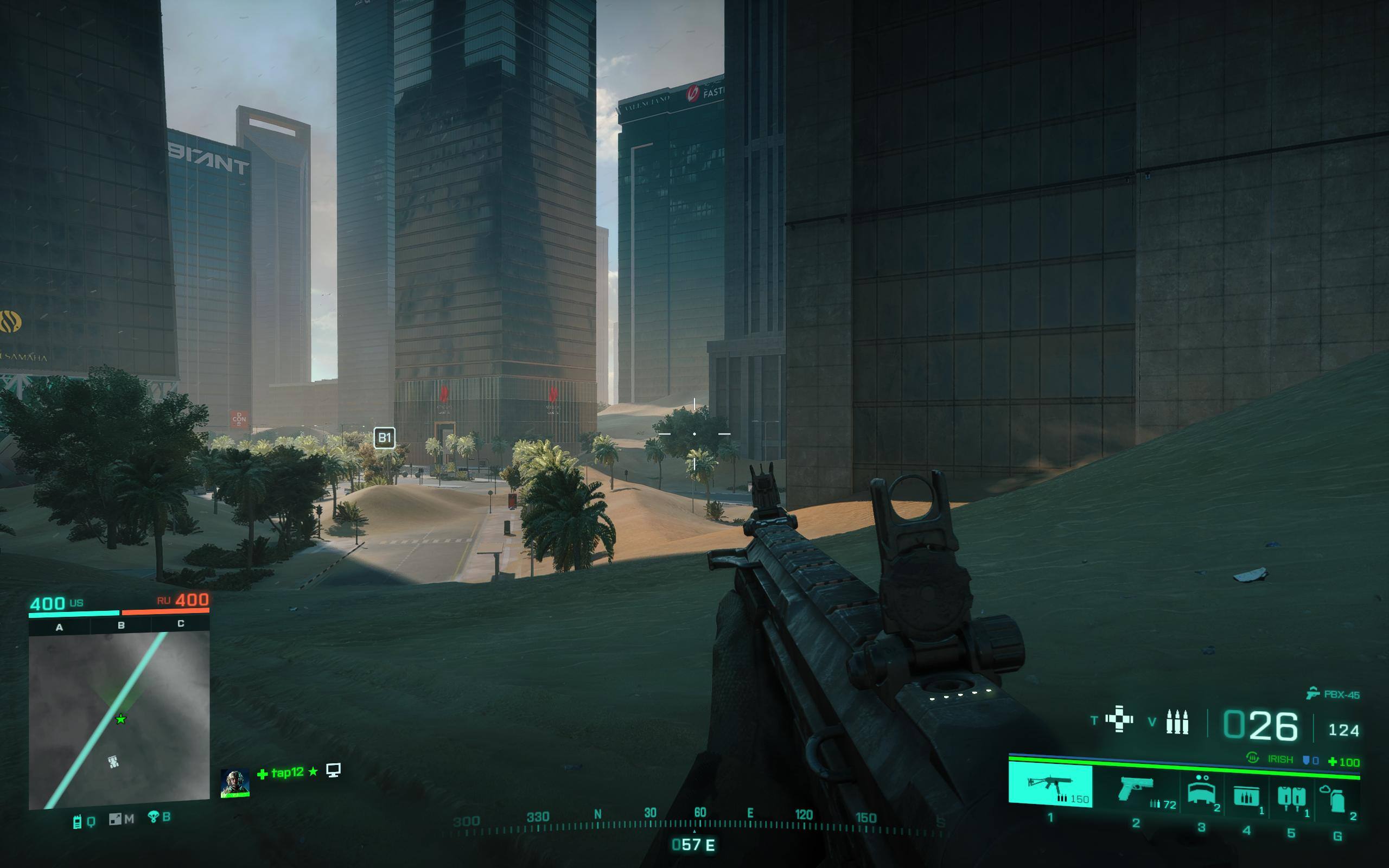Screen dimensions: 1389x868
Task: Select objective B in the capture bar
Action: tap(121, 625)
